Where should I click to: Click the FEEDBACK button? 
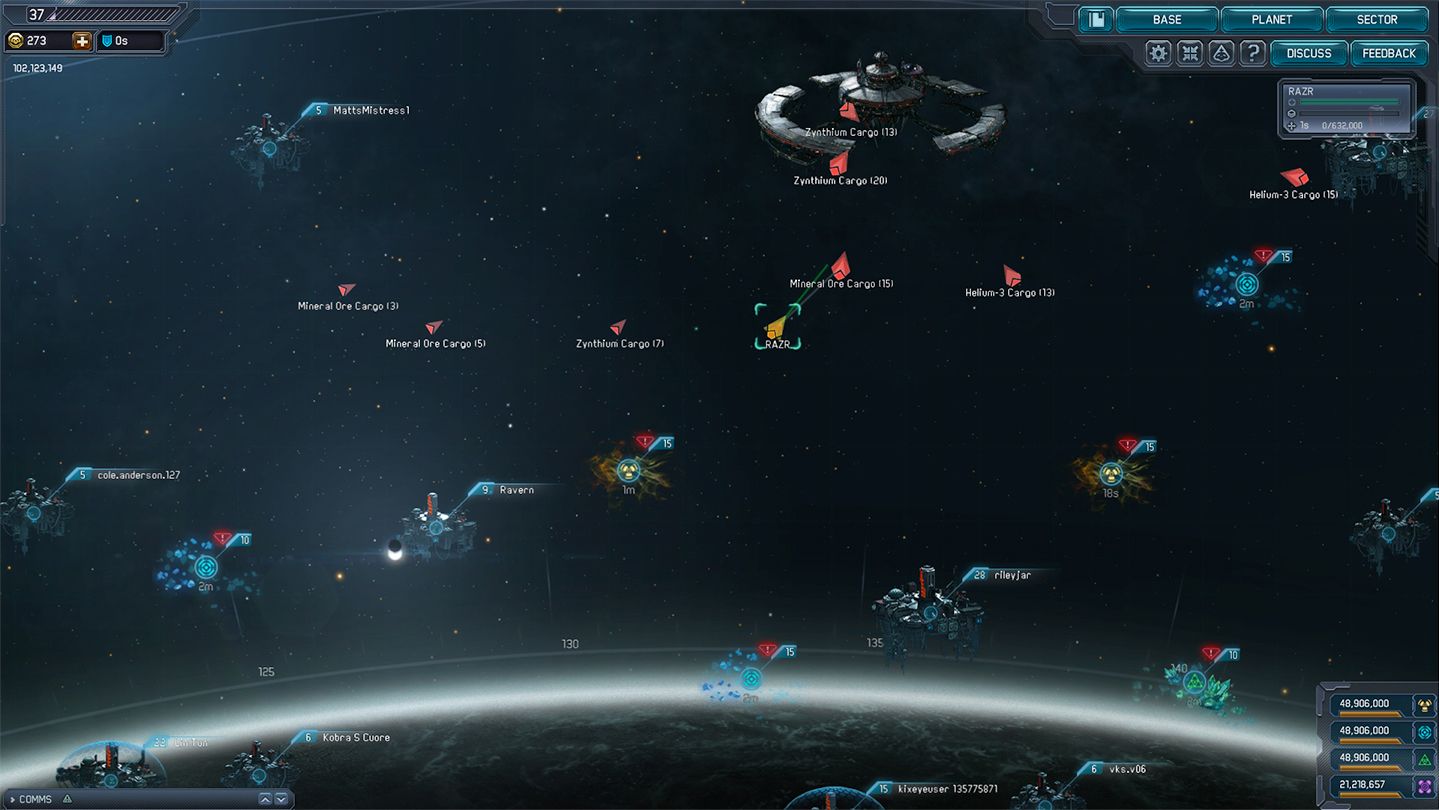[x=1389, y=53]
